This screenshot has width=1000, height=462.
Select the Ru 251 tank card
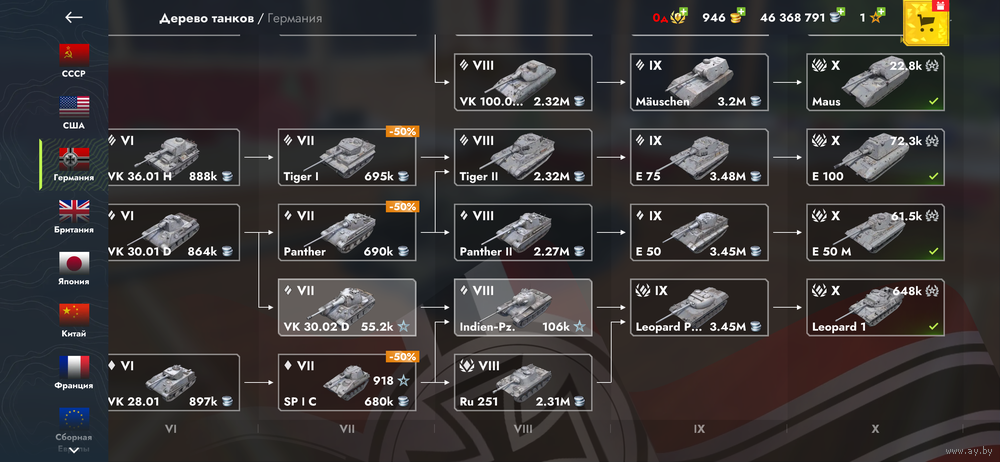(522, 383)
